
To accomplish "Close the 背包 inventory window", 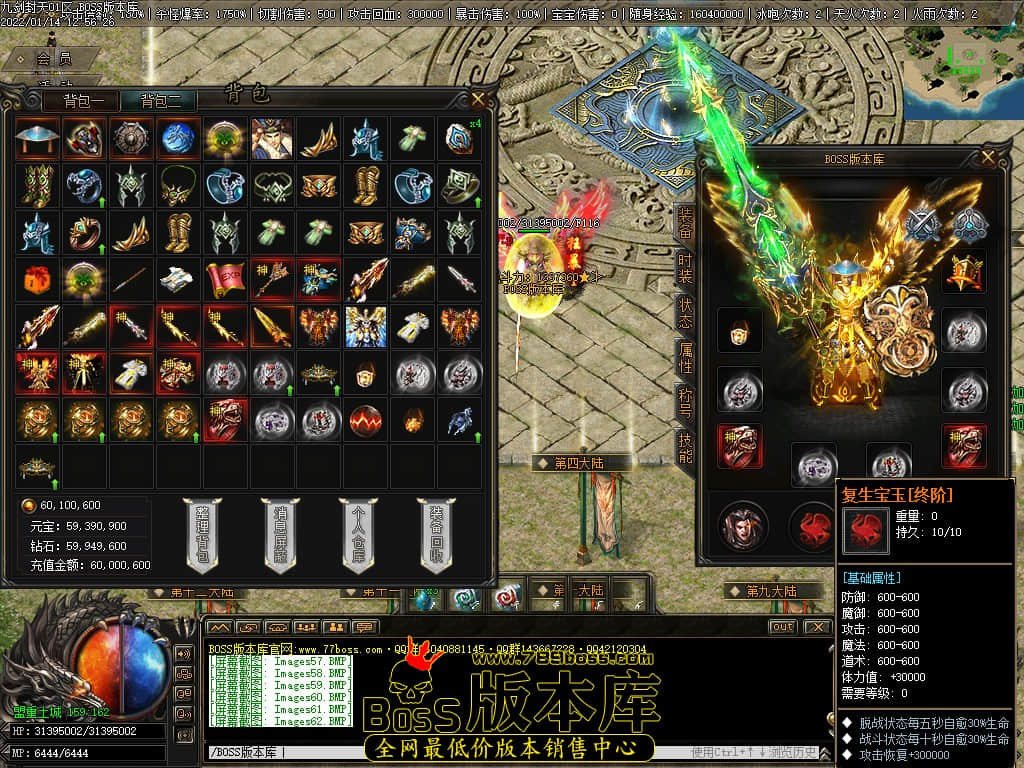I will pos(479,99).
